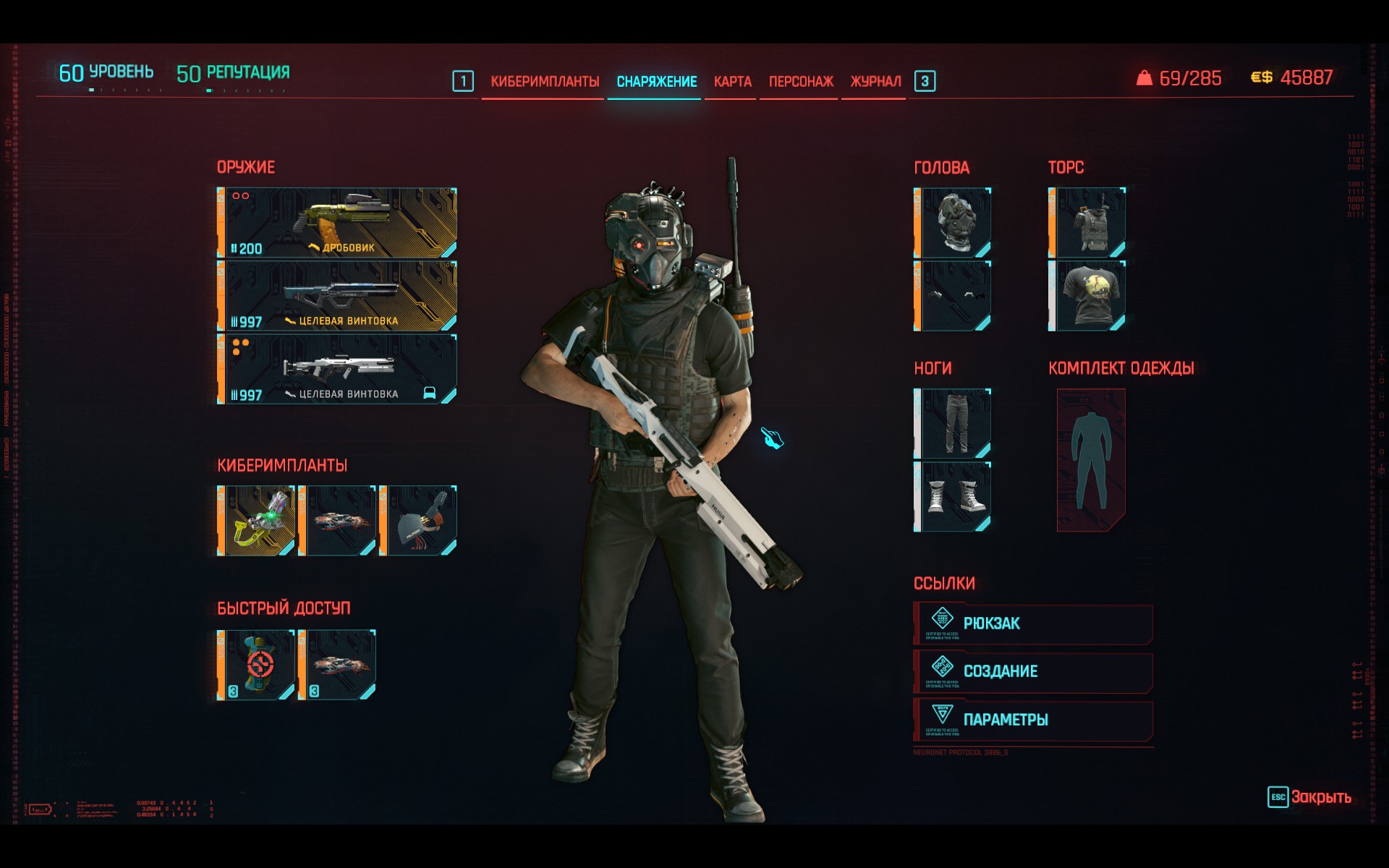Open the Рюкзак backpack link
The width and height of the screenshot is (1389, 868).
[x=1033, y=624]
